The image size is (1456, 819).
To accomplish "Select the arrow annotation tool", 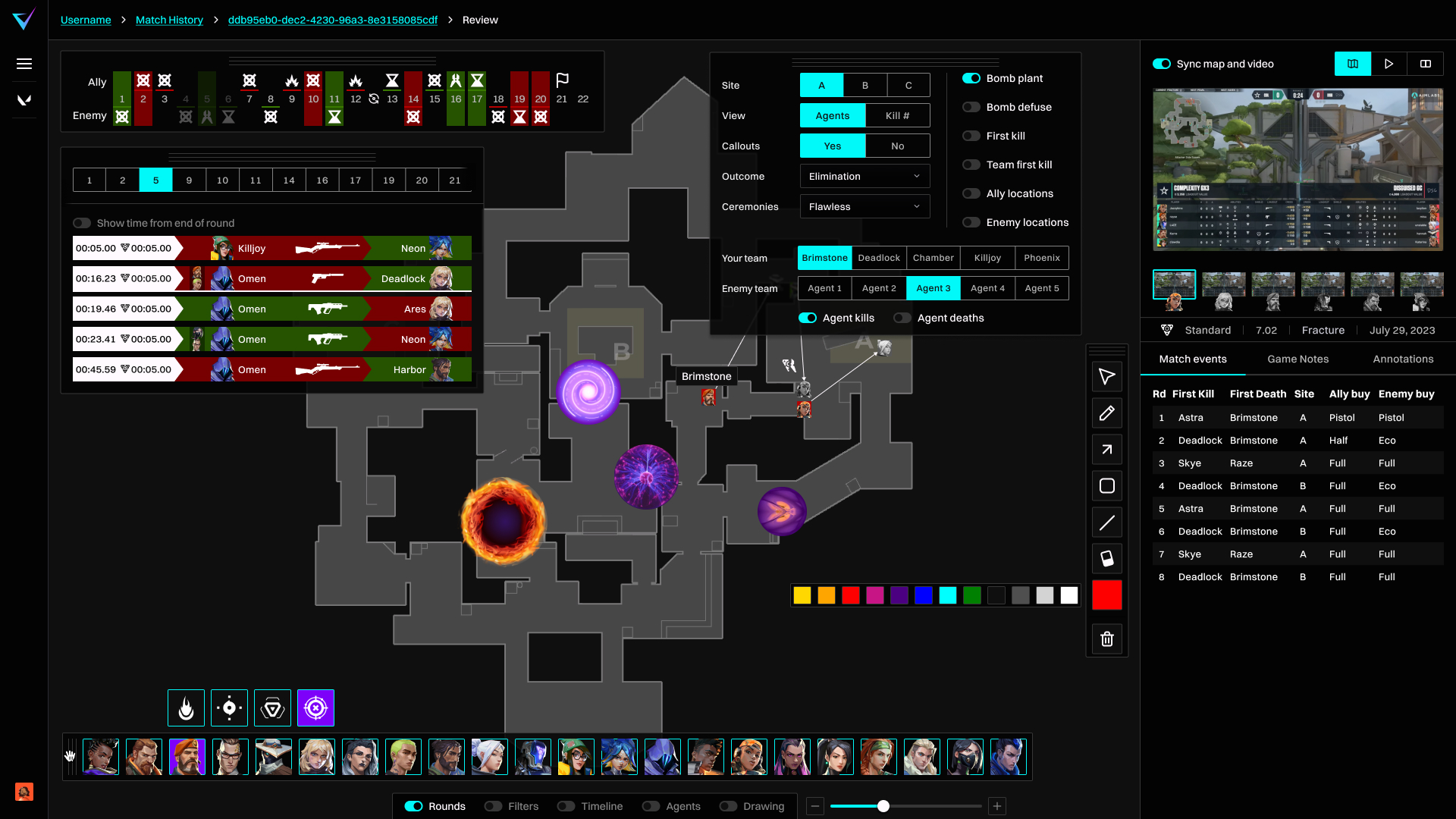I will click(1107, 450).
